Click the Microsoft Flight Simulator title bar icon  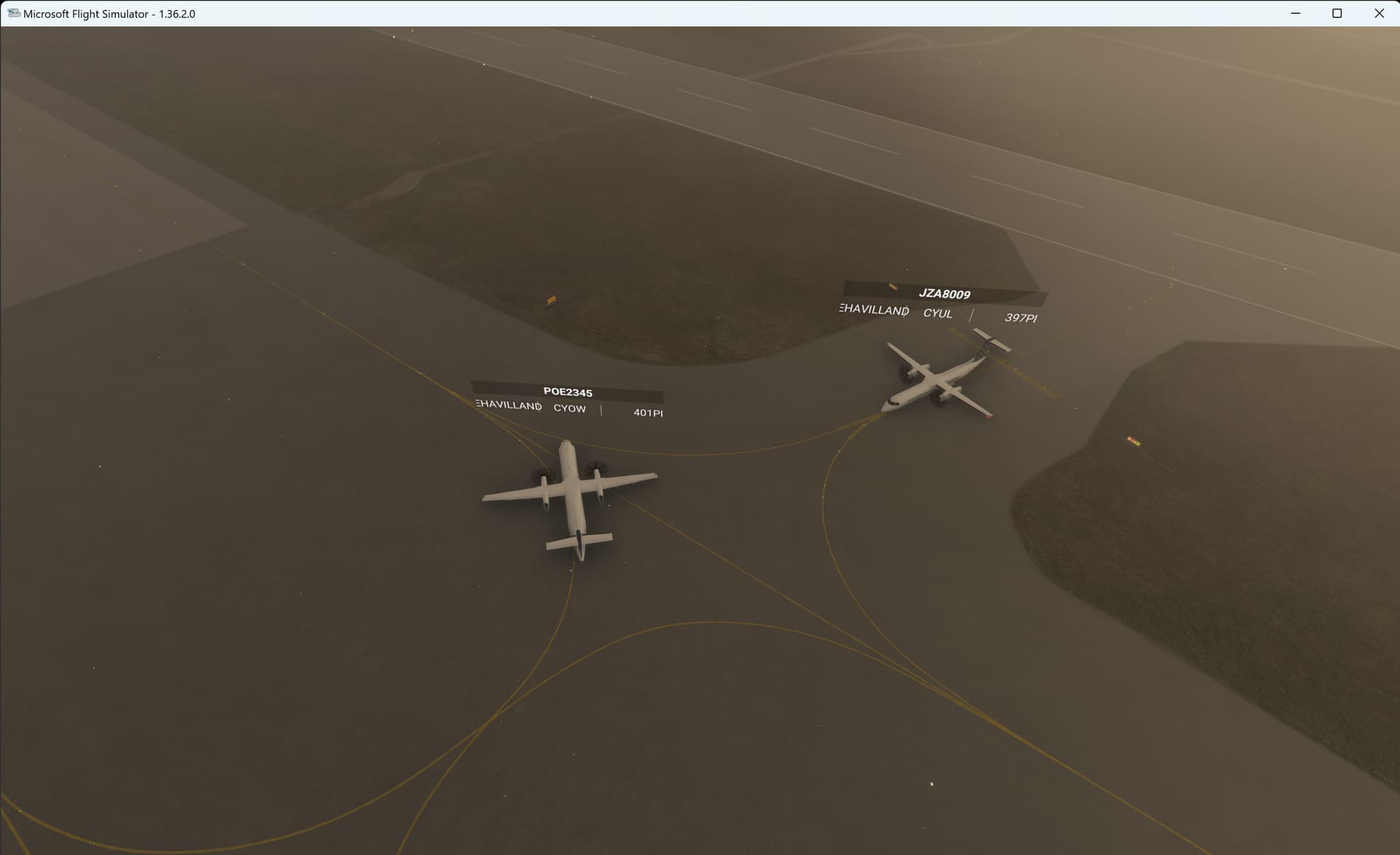(x=12, y=12)
